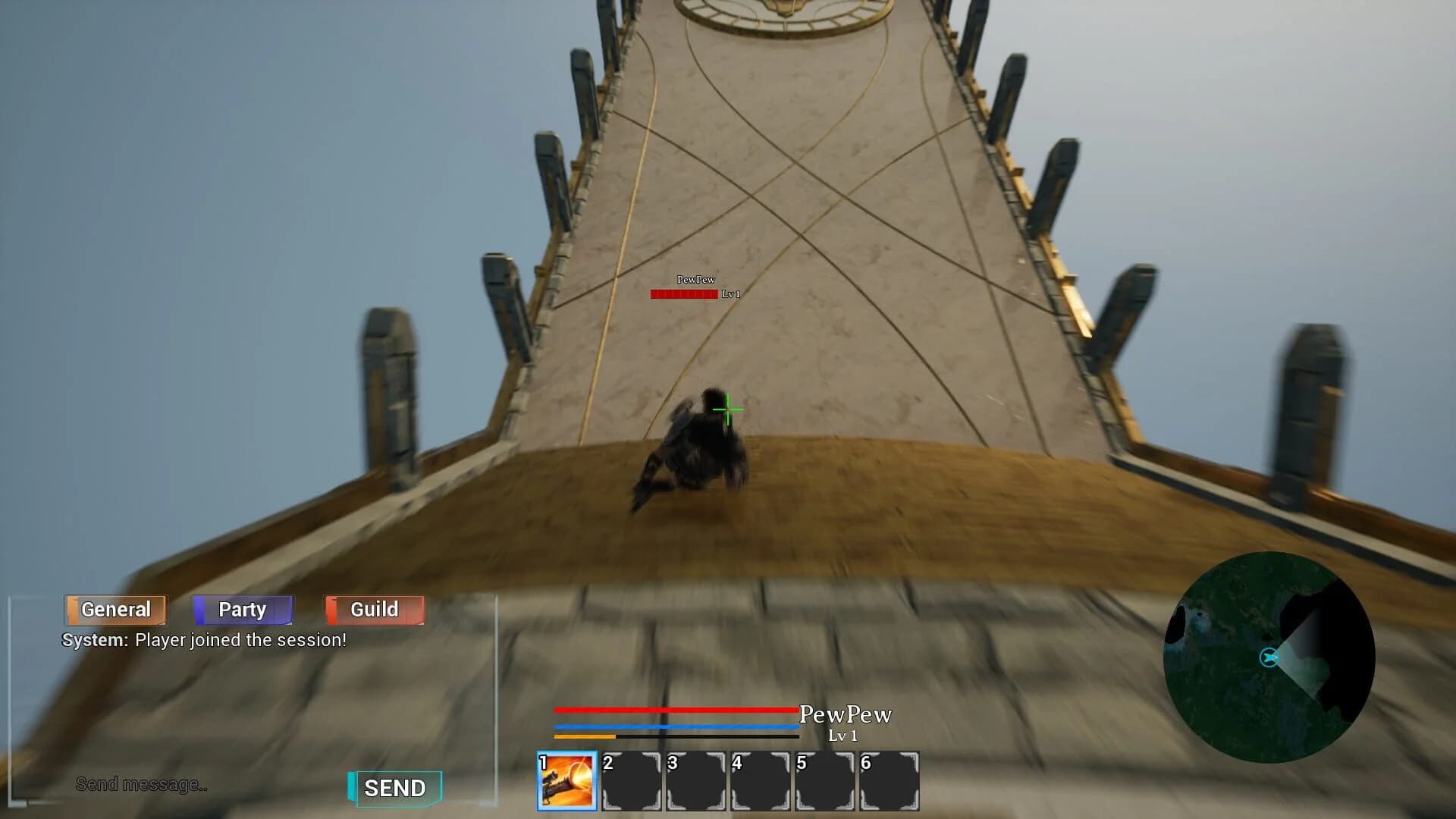Click the PewPew name above the health bars
Screen dimensions: 1456x819
[846, 714]
